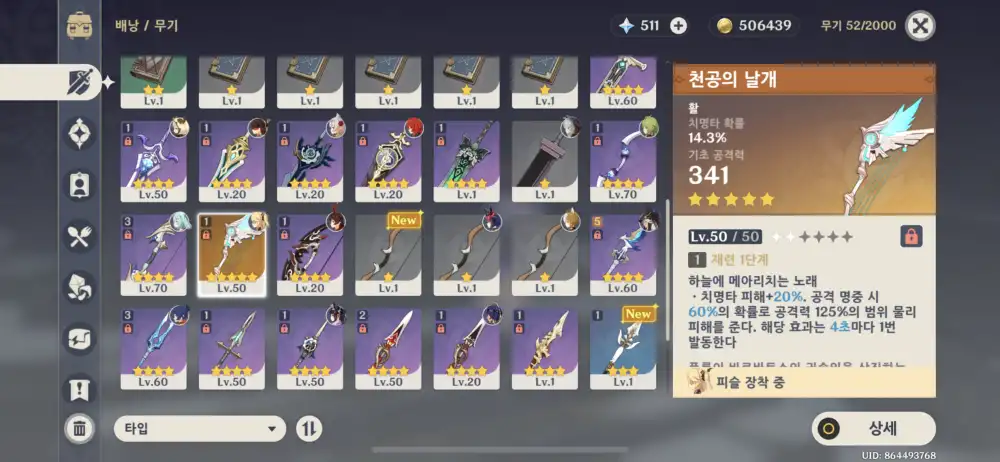Switch to the quest items exclamation tab

79,388
